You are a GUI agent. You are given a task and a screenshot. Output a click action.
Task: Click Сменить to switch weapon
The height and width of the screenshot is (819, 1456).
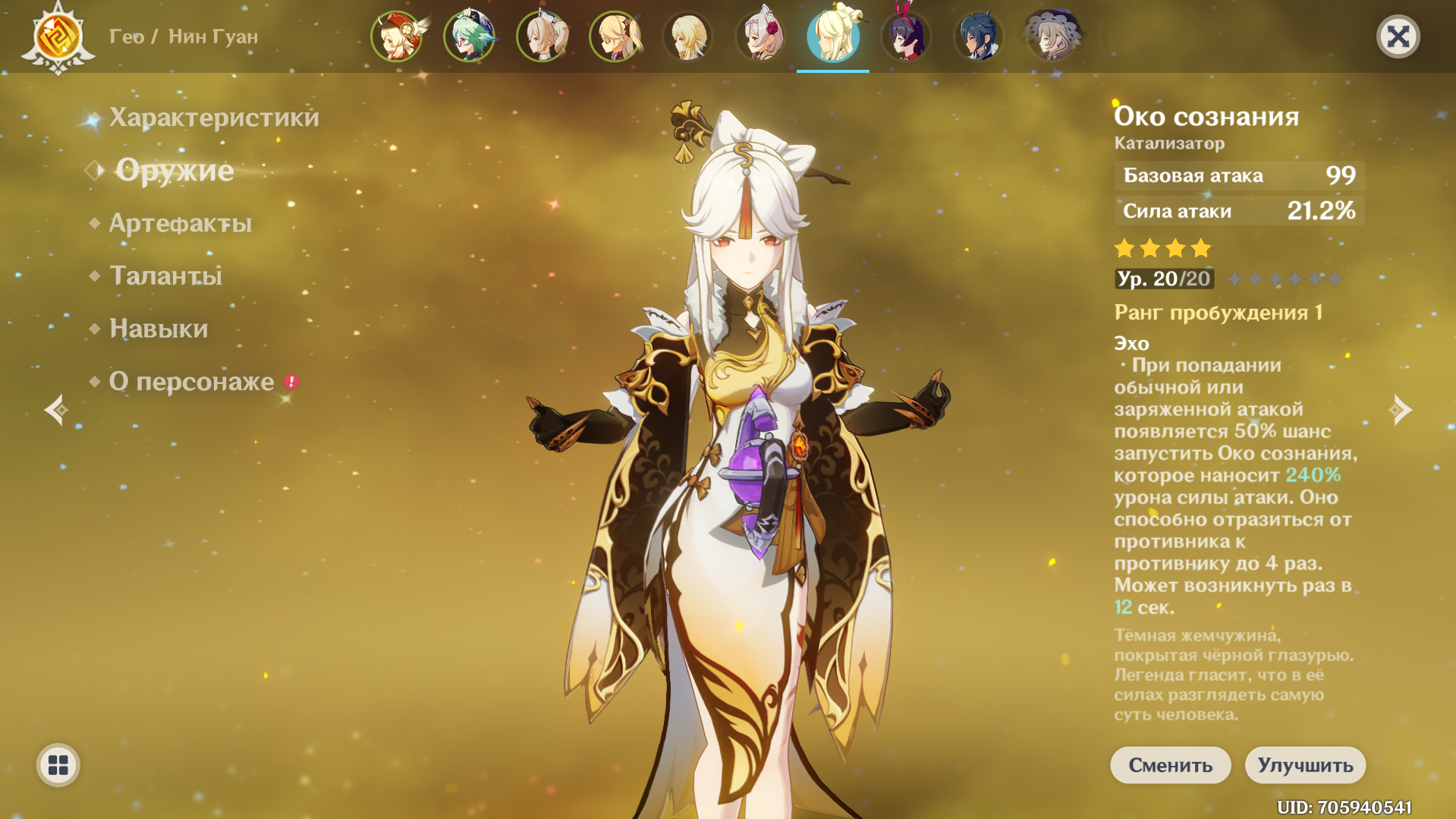1170,765
